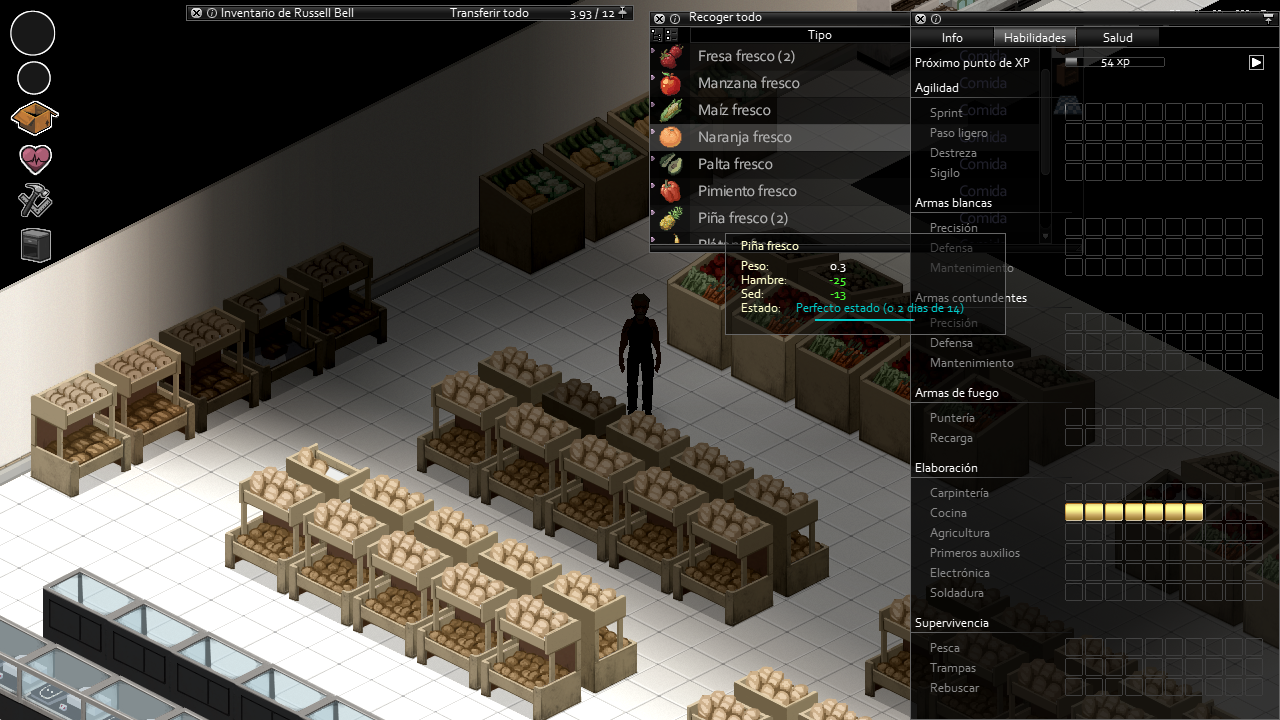Click the Cocina skill progress bar

point(1133,512)
